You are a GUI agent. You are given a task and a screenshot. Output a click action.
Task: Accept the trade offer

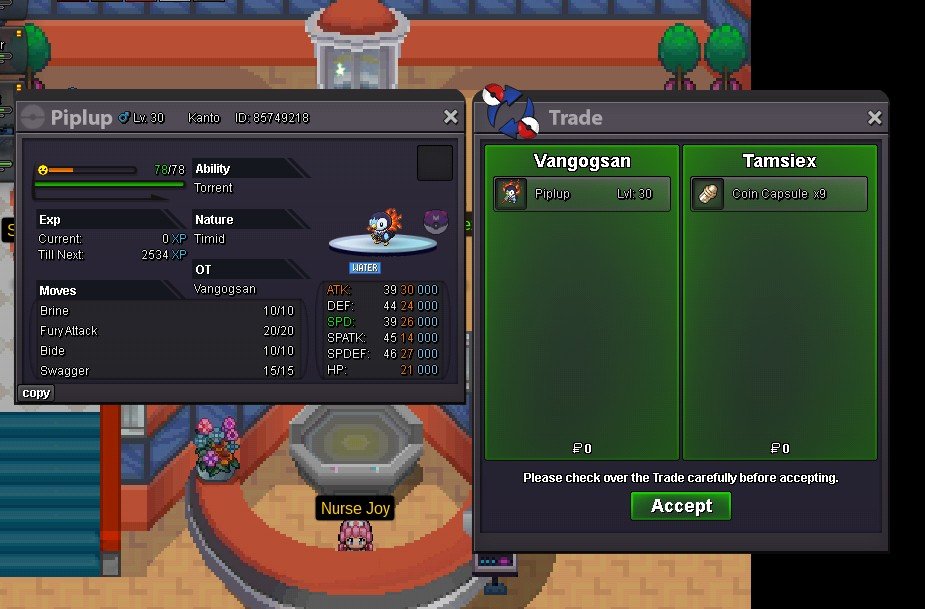pyautogui.click(x=681, y=506)
